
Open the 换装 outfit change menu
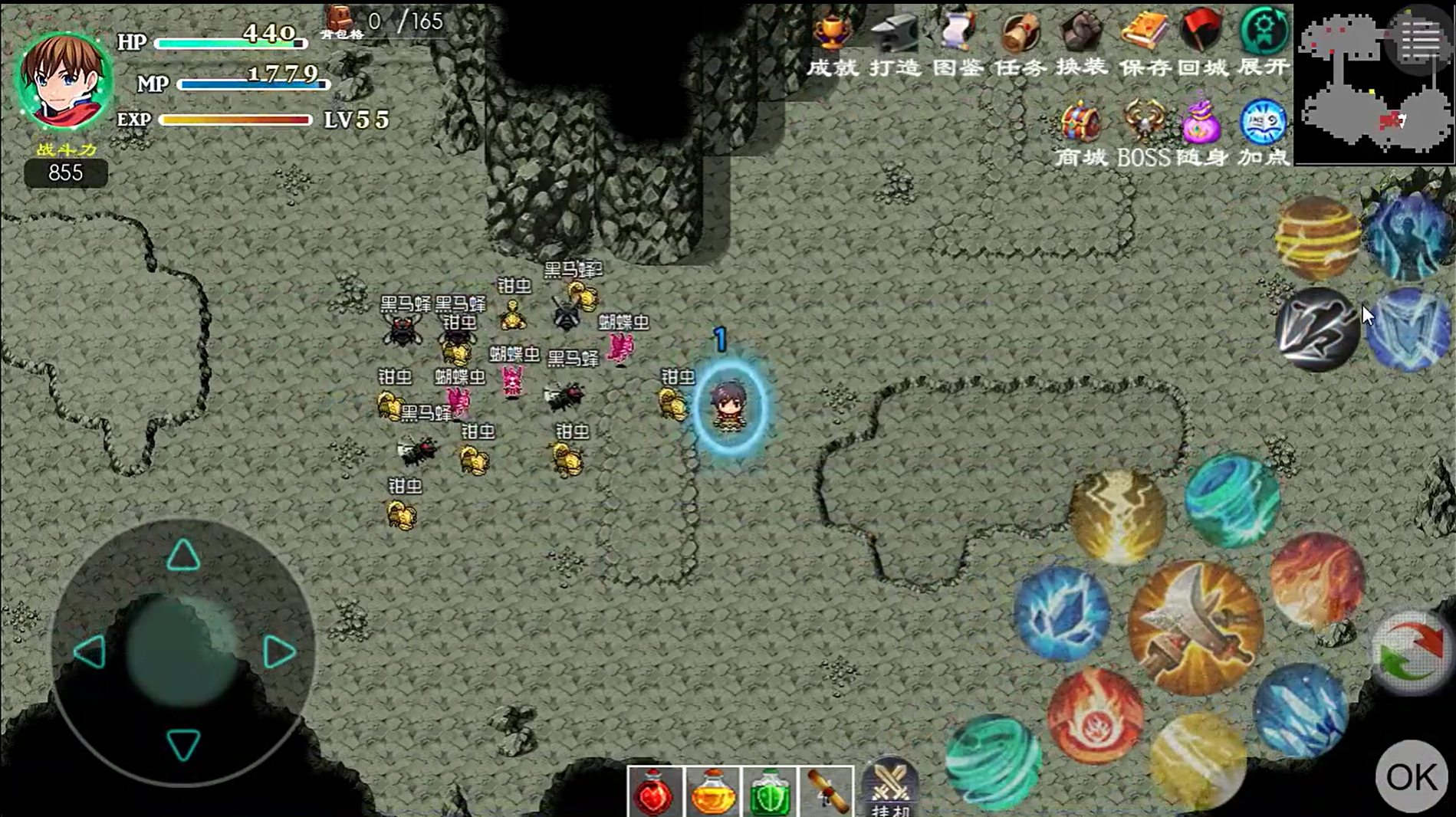[1081, 44]
